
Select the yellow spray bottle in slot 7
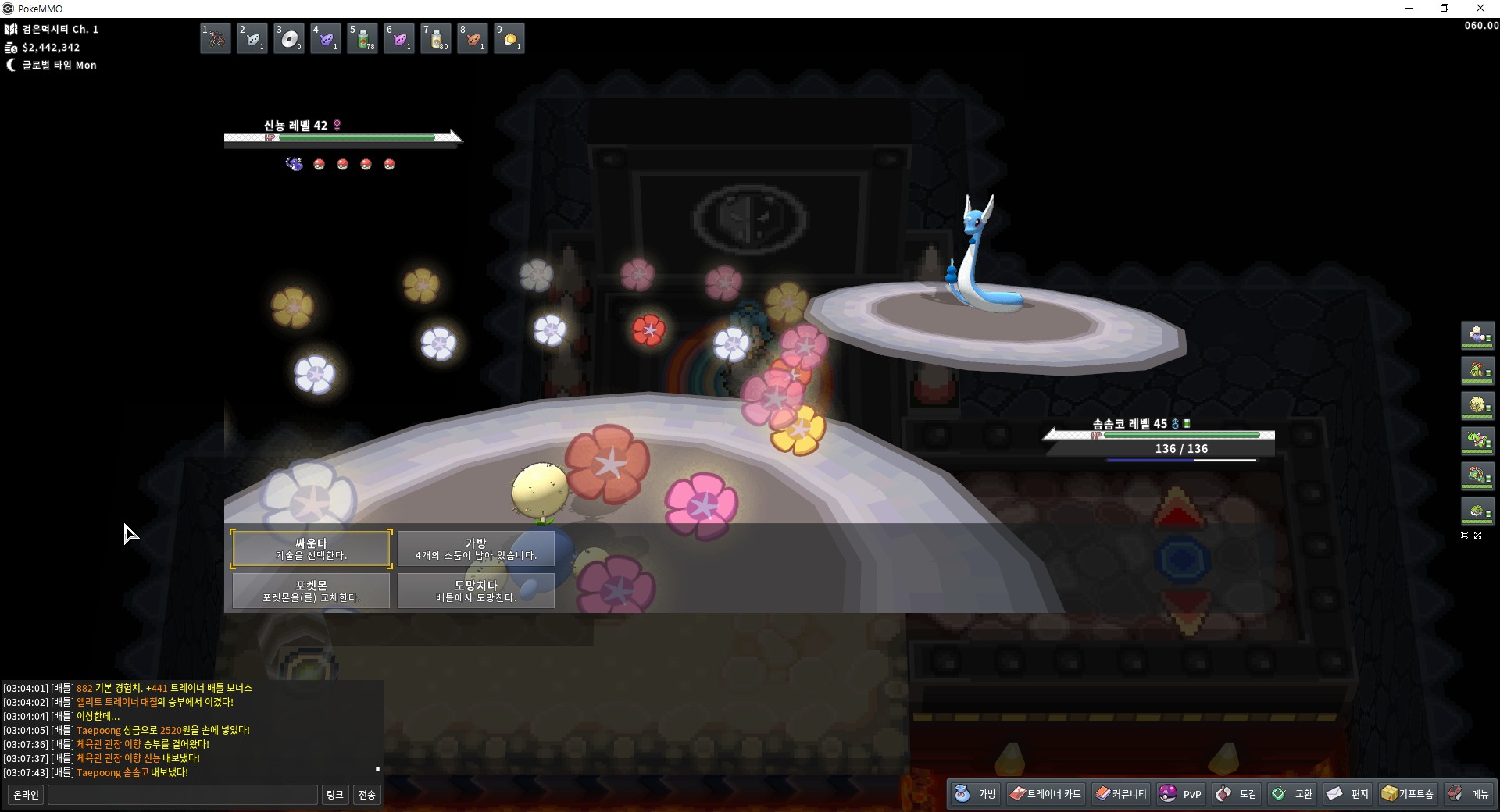tap(436, 38)
